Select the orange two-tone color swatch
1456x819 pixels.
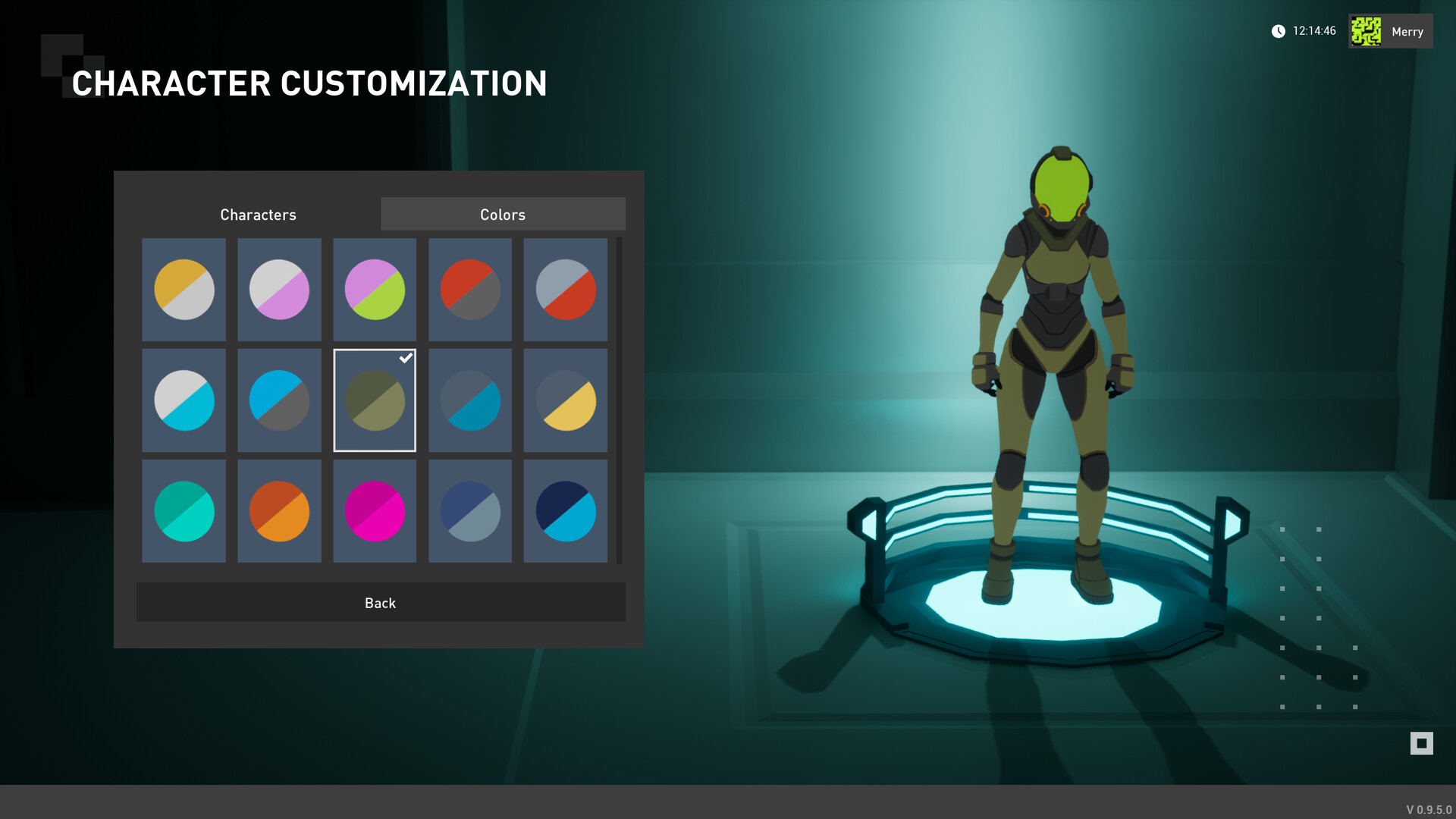coord(279,511)
